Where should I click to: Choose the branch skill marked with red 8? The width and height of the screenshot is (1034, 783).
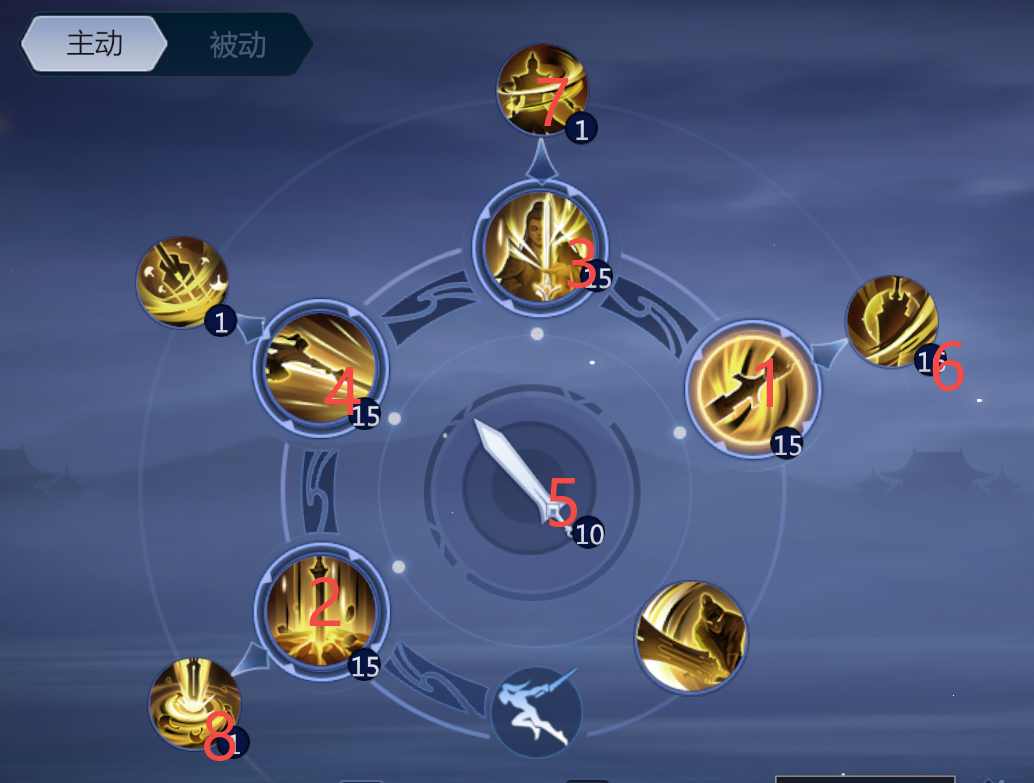(x=194, y=703)
